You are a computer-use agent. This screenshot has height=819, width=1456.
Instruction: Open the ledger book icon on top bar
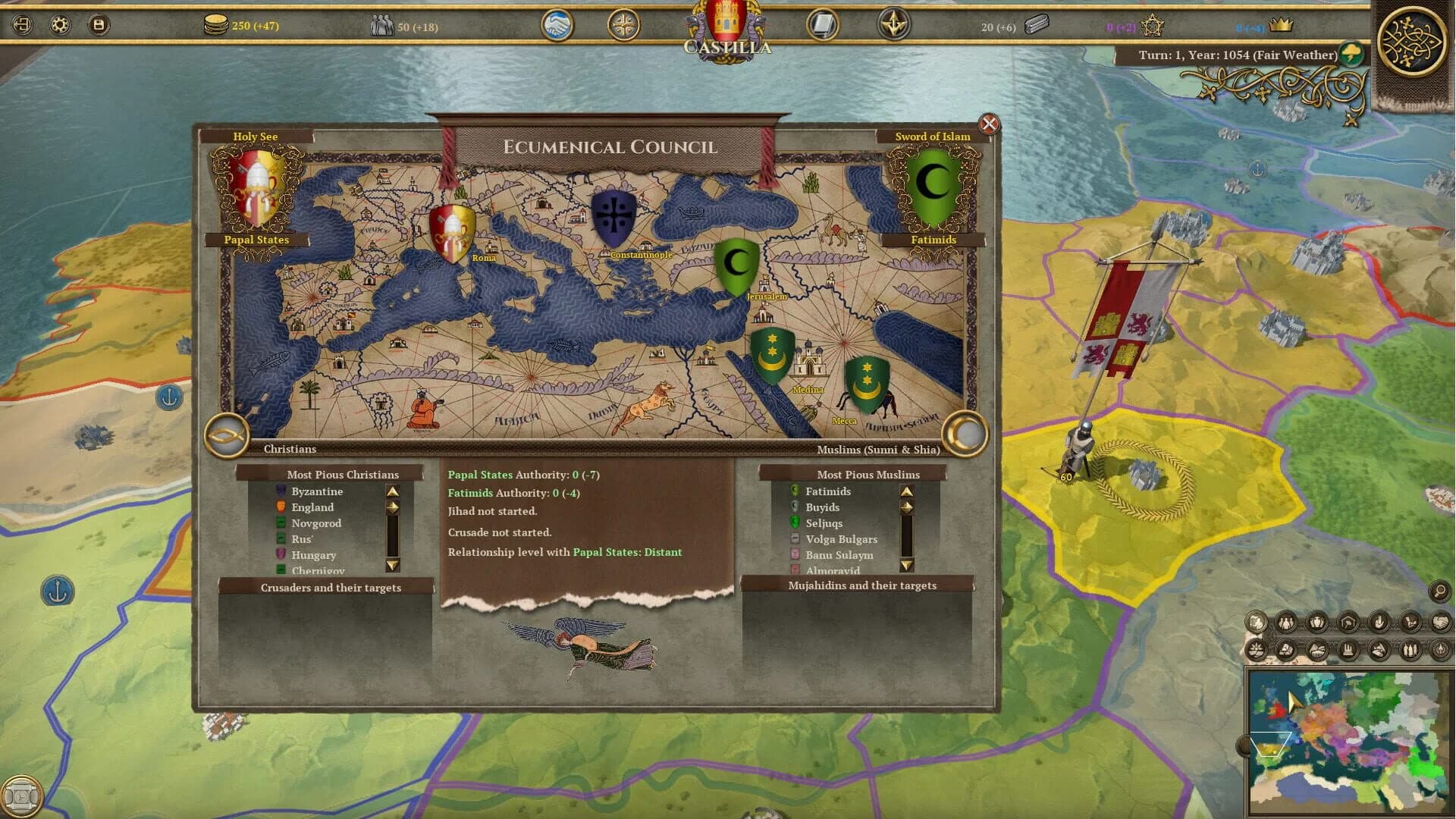point(823,24)
